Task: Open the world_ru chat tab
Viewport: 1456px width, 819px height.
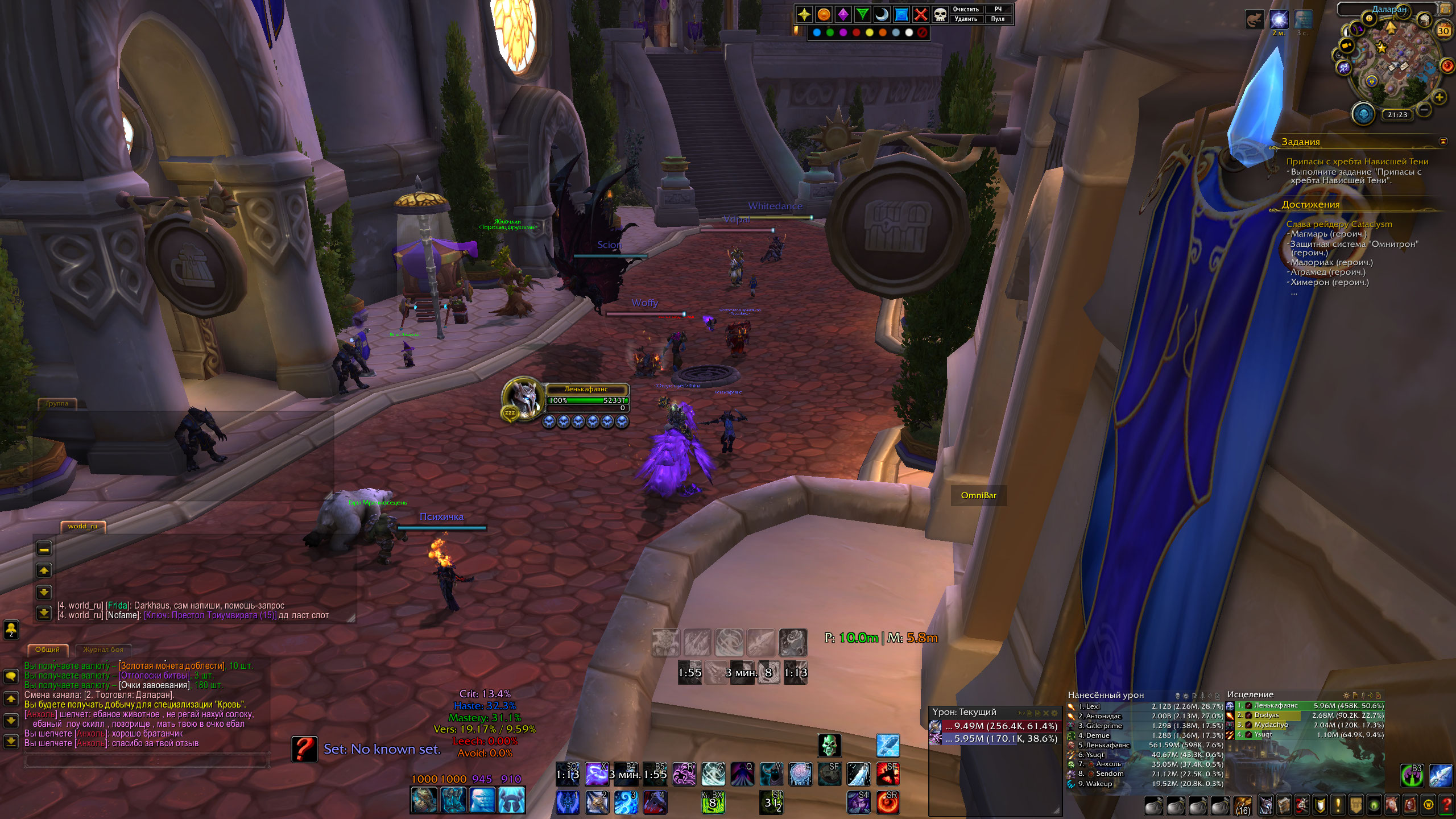Action: [x=82, y=526]
